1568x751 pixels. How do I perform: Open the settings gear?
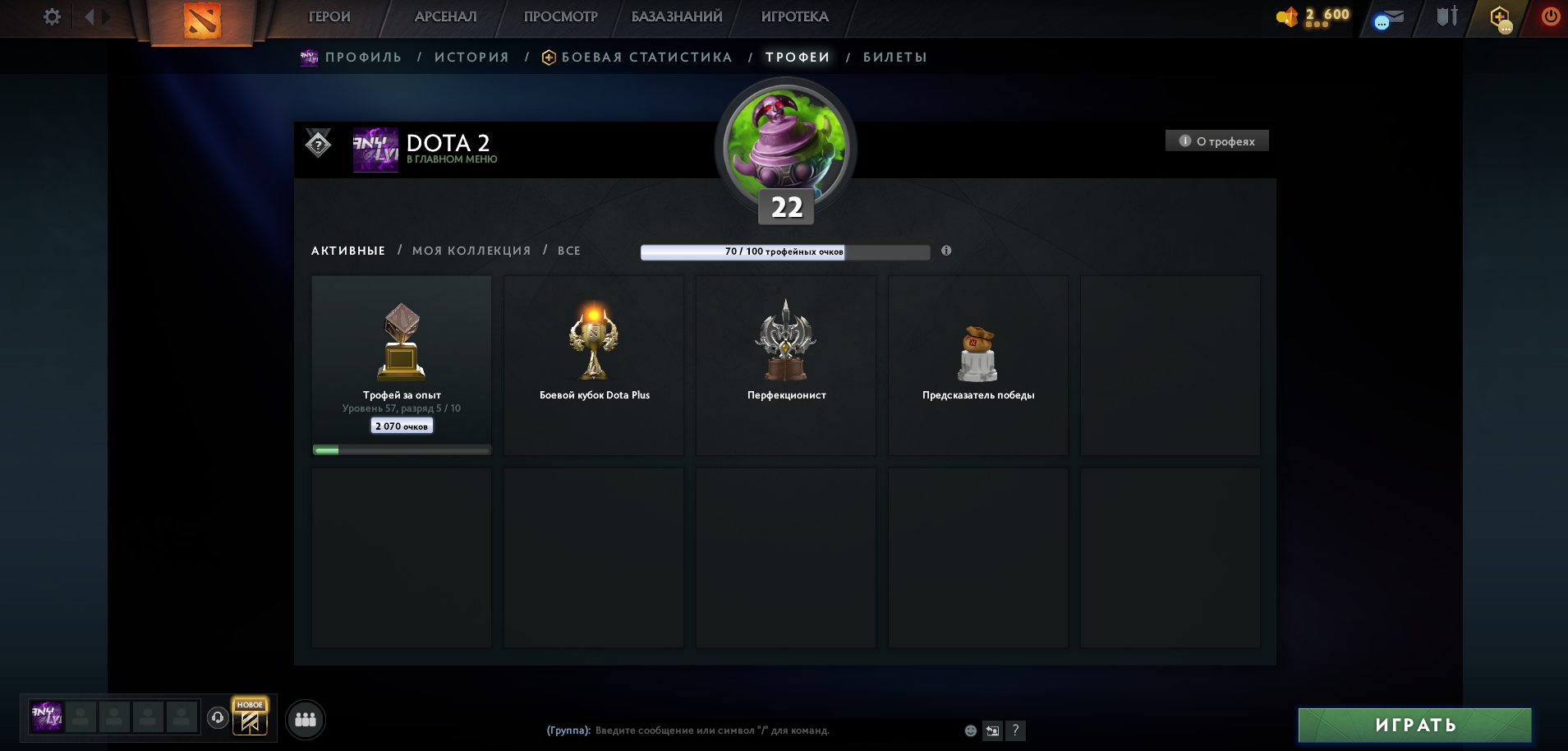coord(51,16)
